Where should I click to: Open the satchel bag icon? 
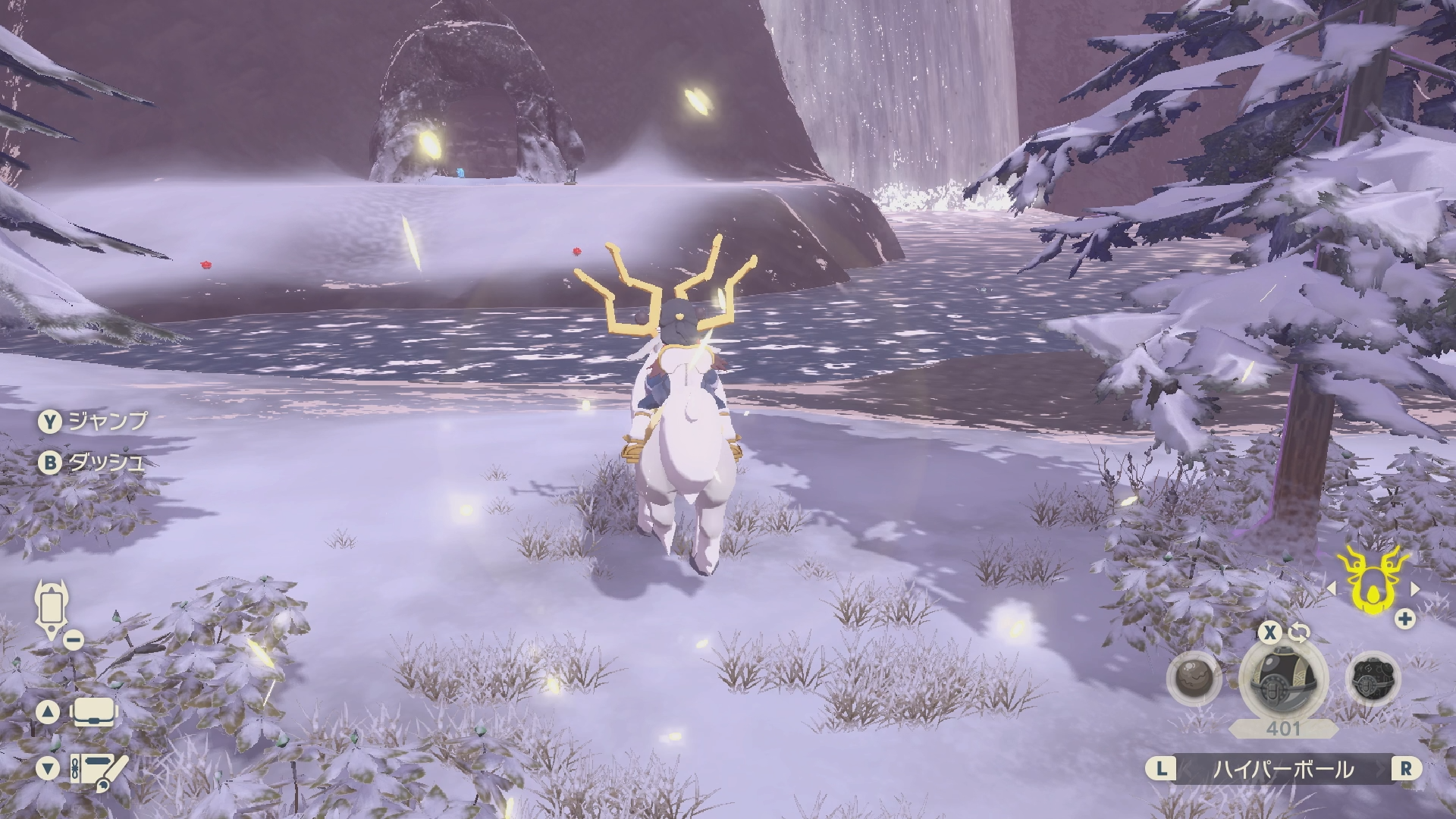(x=93, y=712)
